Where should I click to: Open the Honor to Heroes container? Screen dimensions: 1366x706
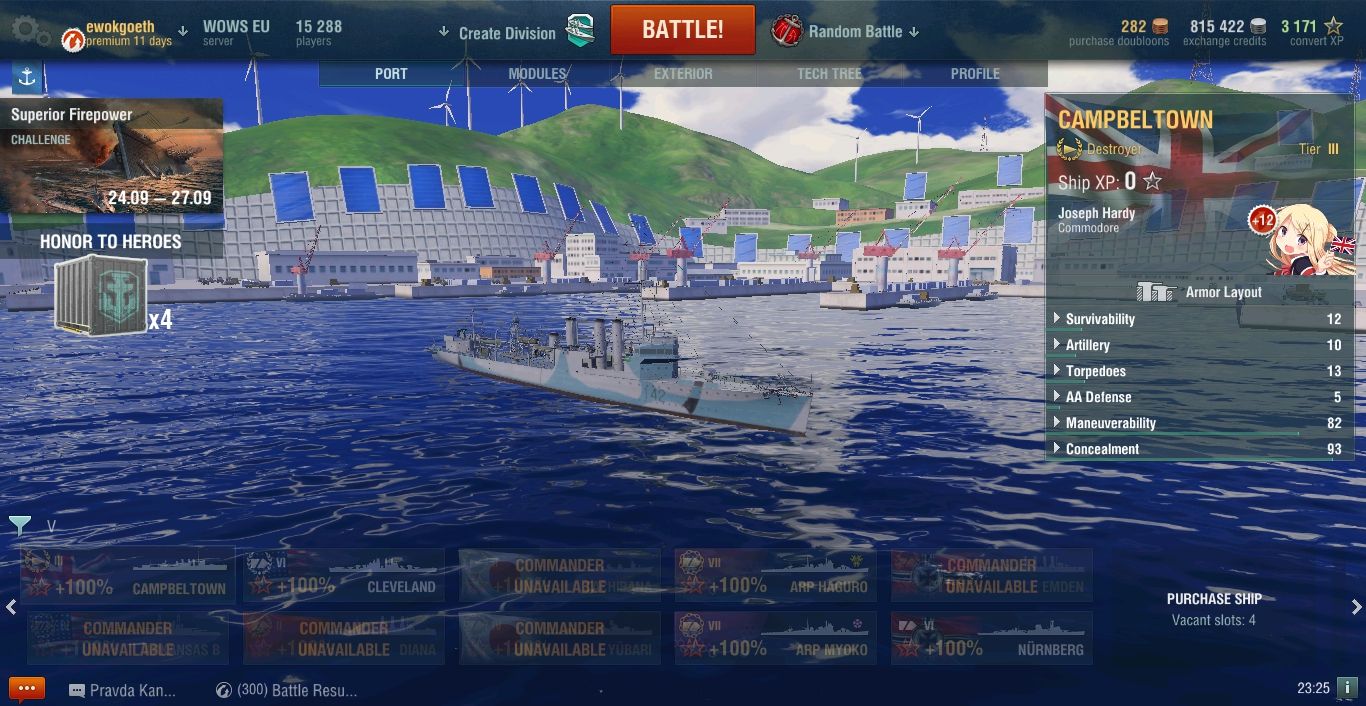click(x=102, y=295)
